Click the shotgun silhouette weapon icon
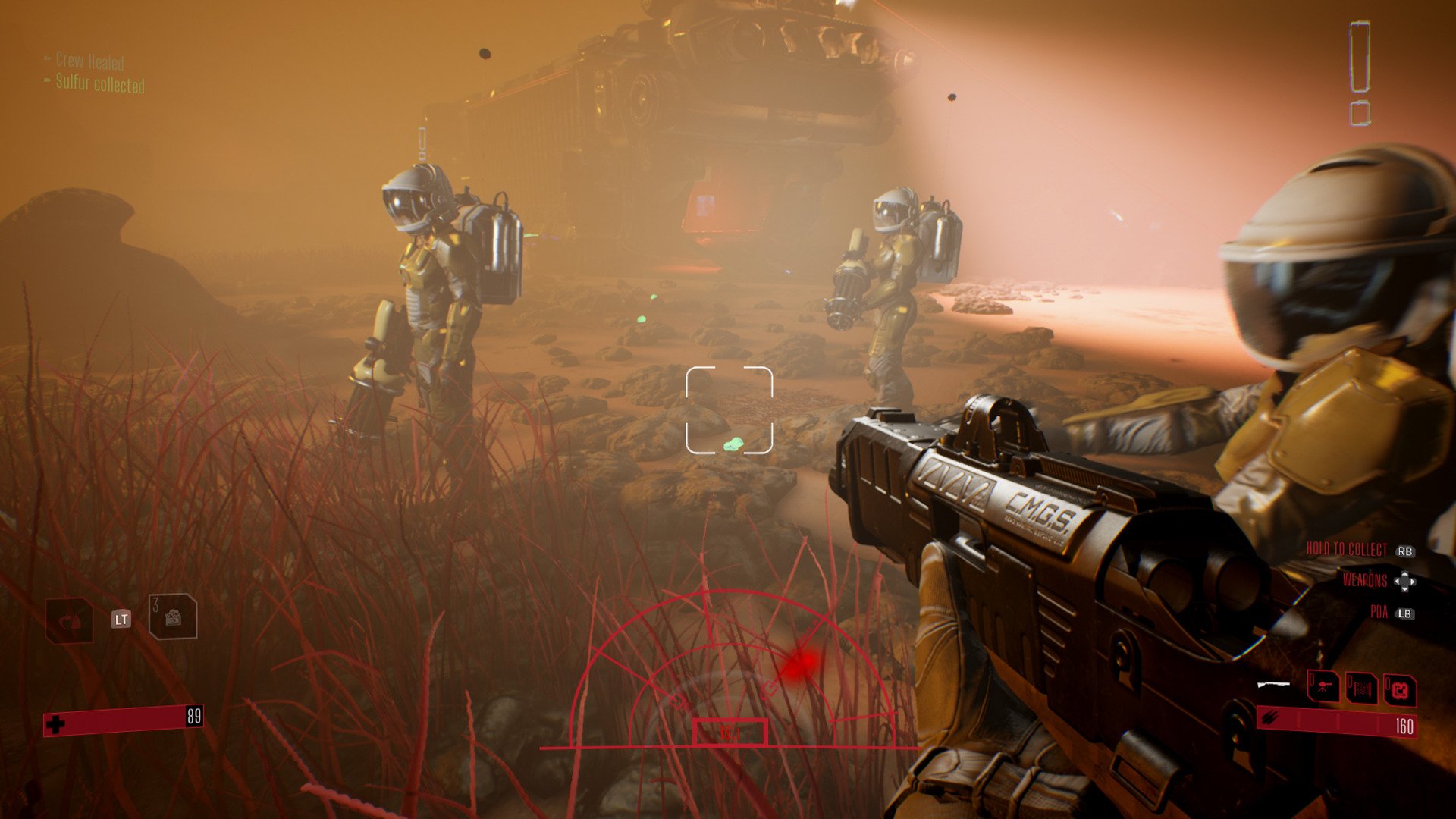The image size is (1456, 819). click(x=1273, y=685)
